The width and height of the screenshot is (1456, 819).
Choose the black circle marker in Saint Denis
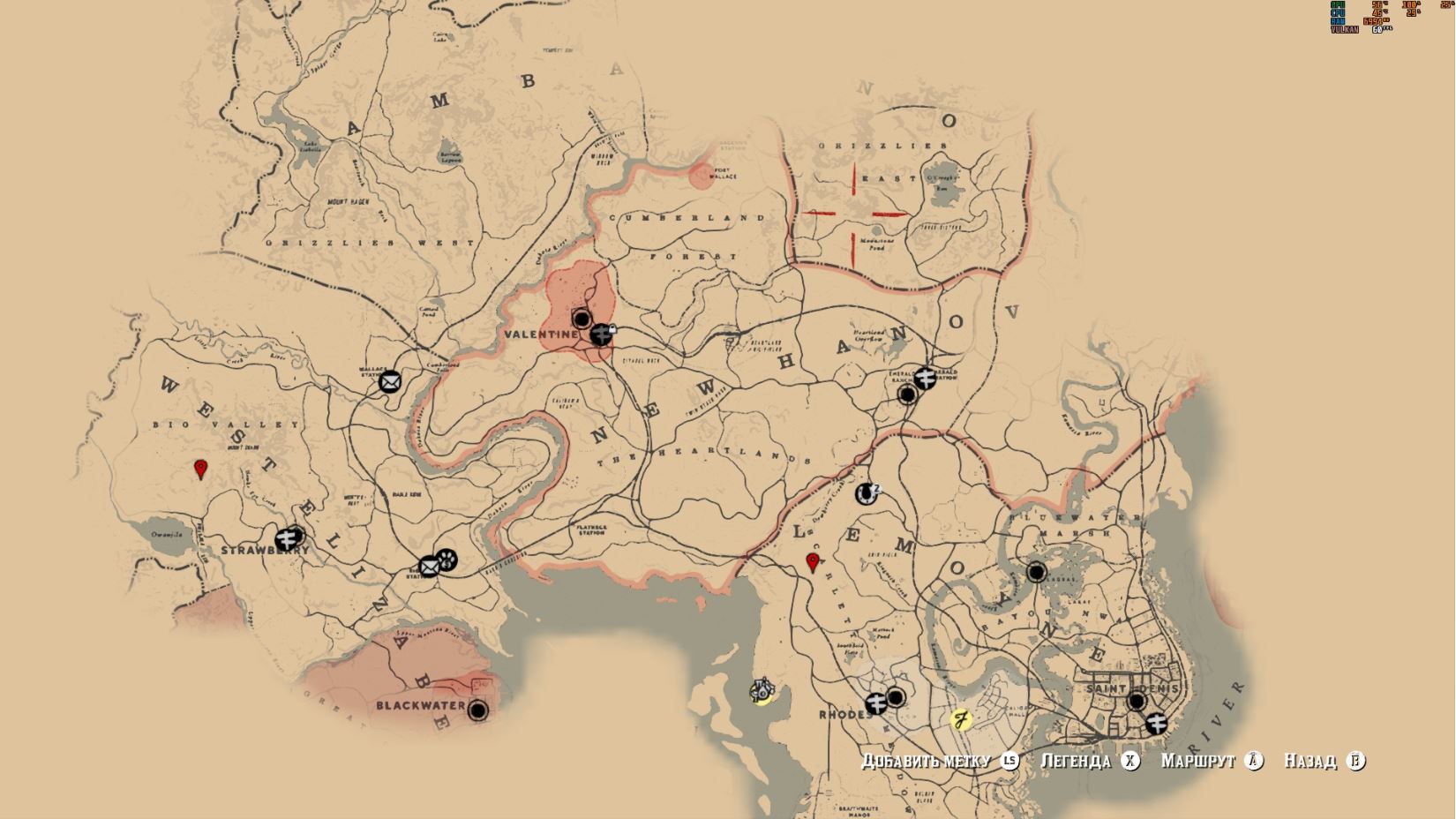point(1137,702)
